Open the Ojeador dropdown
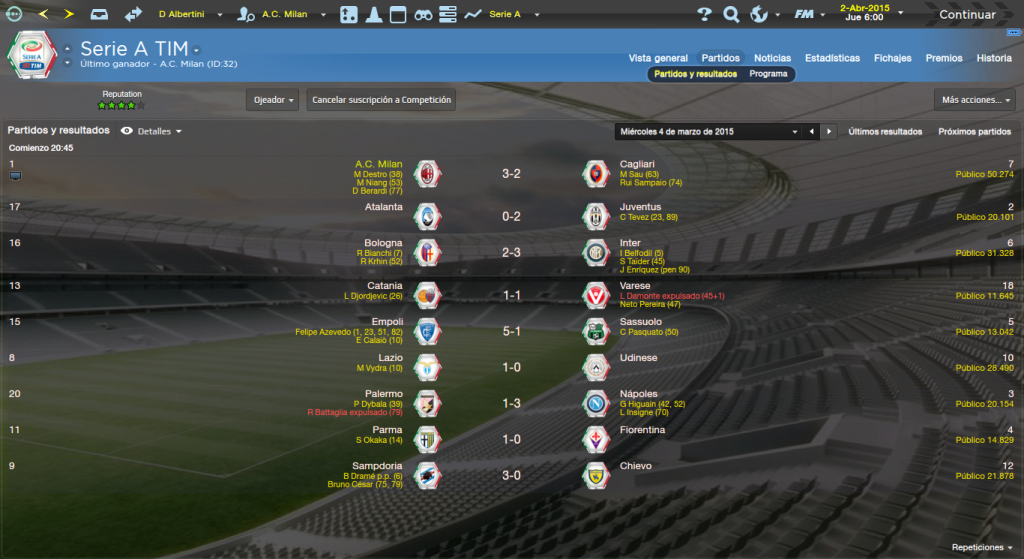Viewport: 1024px width, 559px height. pos(272,100)
